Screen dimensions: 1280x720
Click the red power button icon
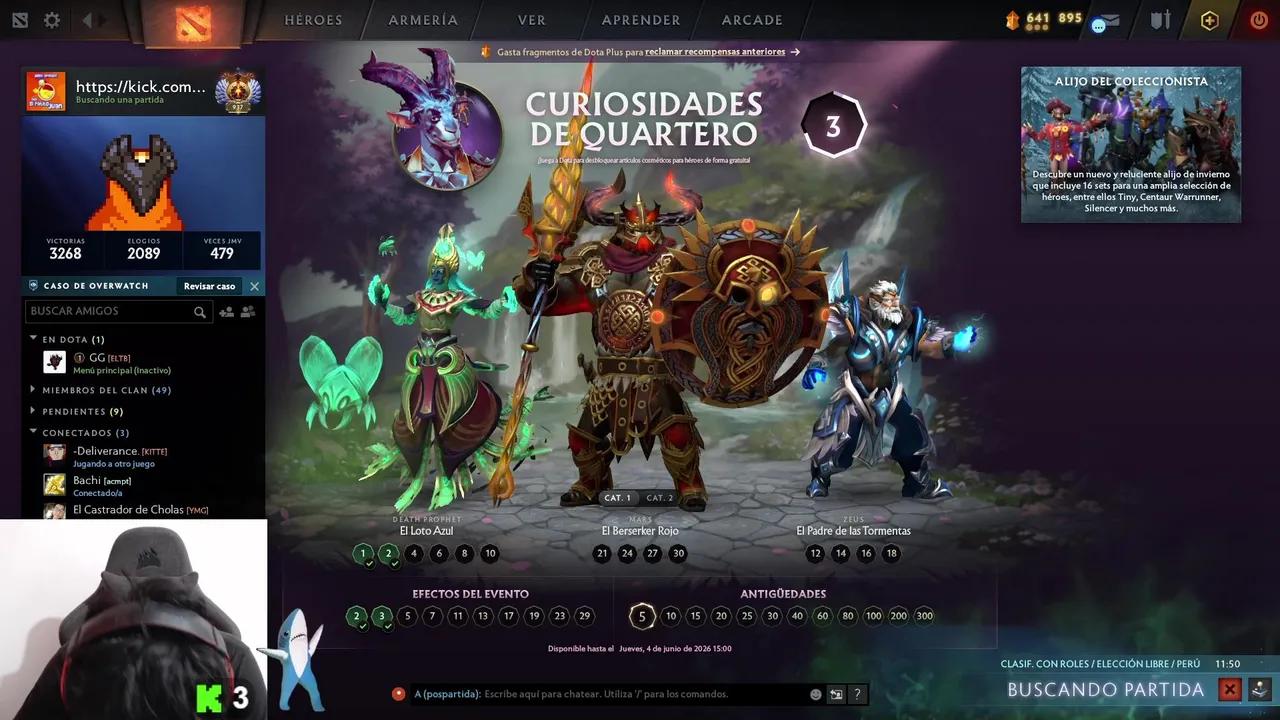click(x=1258, y=19)
